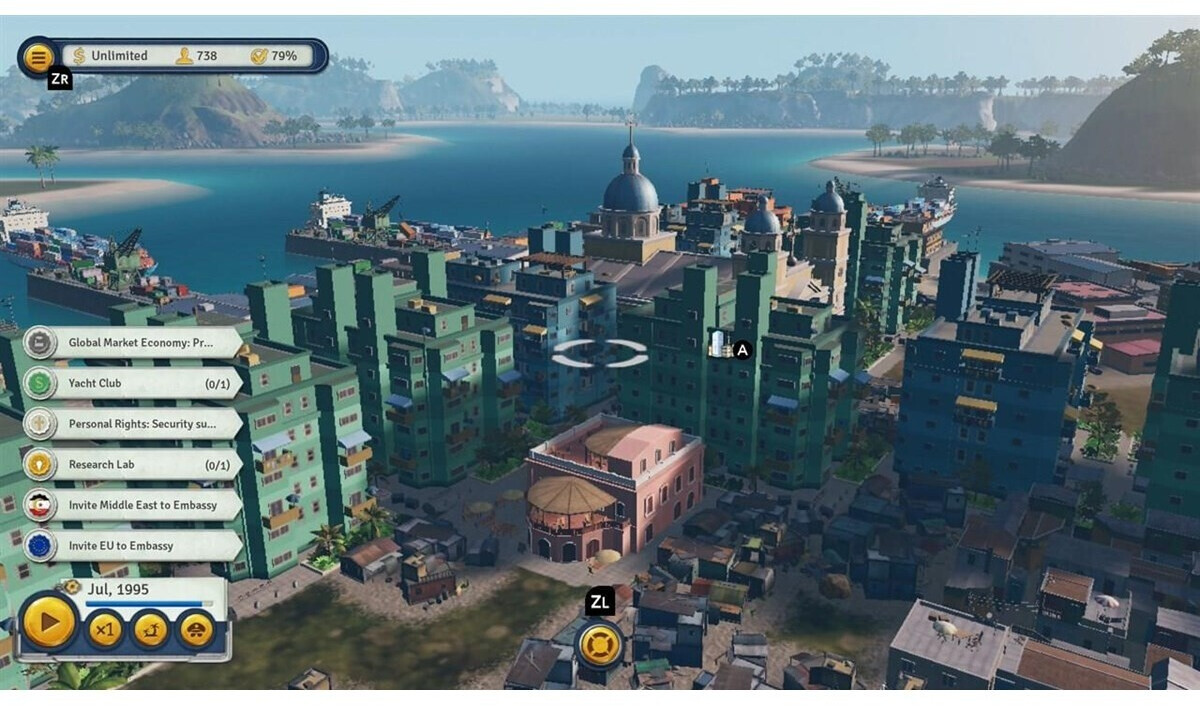Click the El Presidente cap icon
1200x706 pixels.
196,630
